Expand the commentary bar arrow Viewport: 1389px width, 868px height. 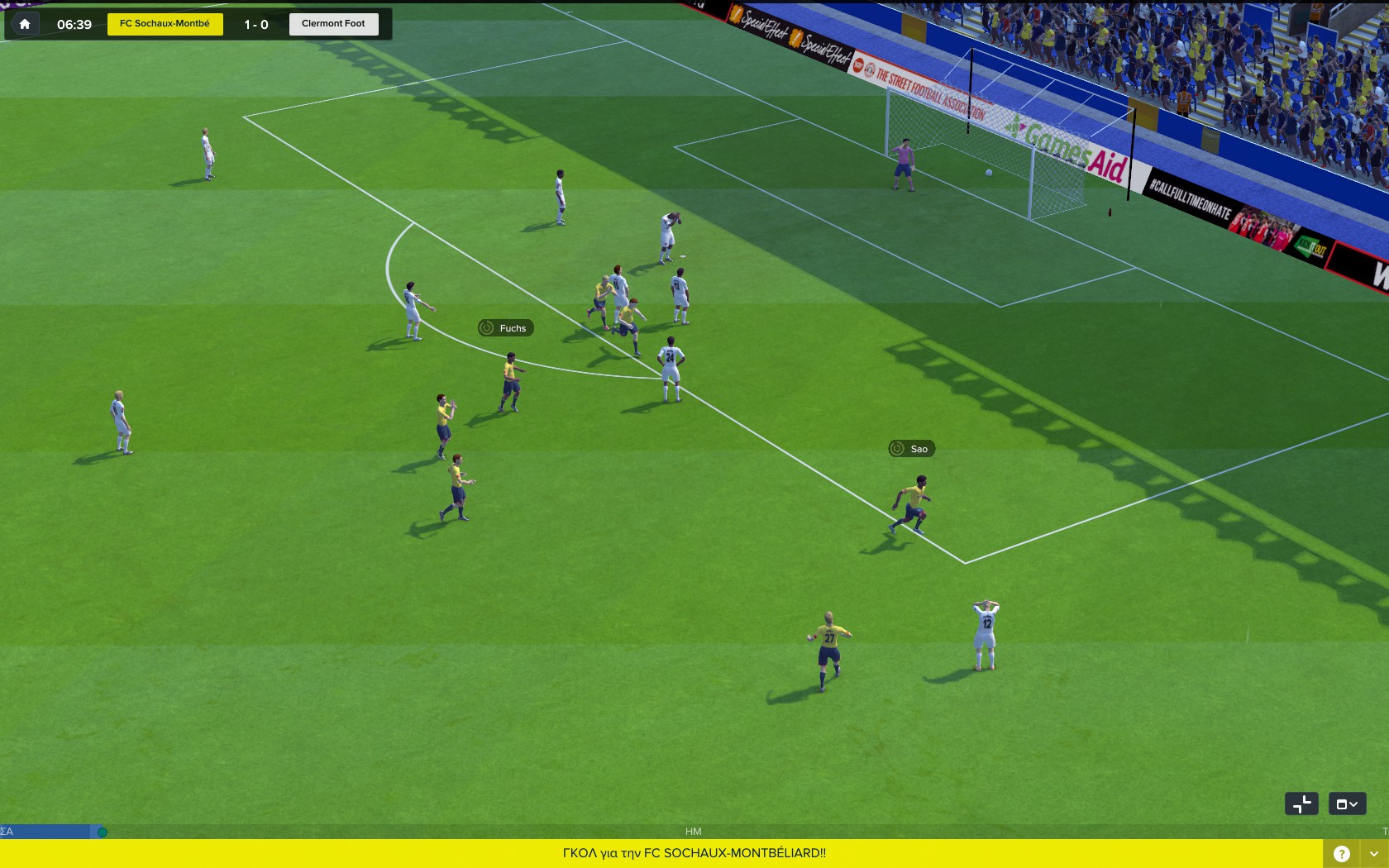pyautogui.click(x=1373, y=854)
